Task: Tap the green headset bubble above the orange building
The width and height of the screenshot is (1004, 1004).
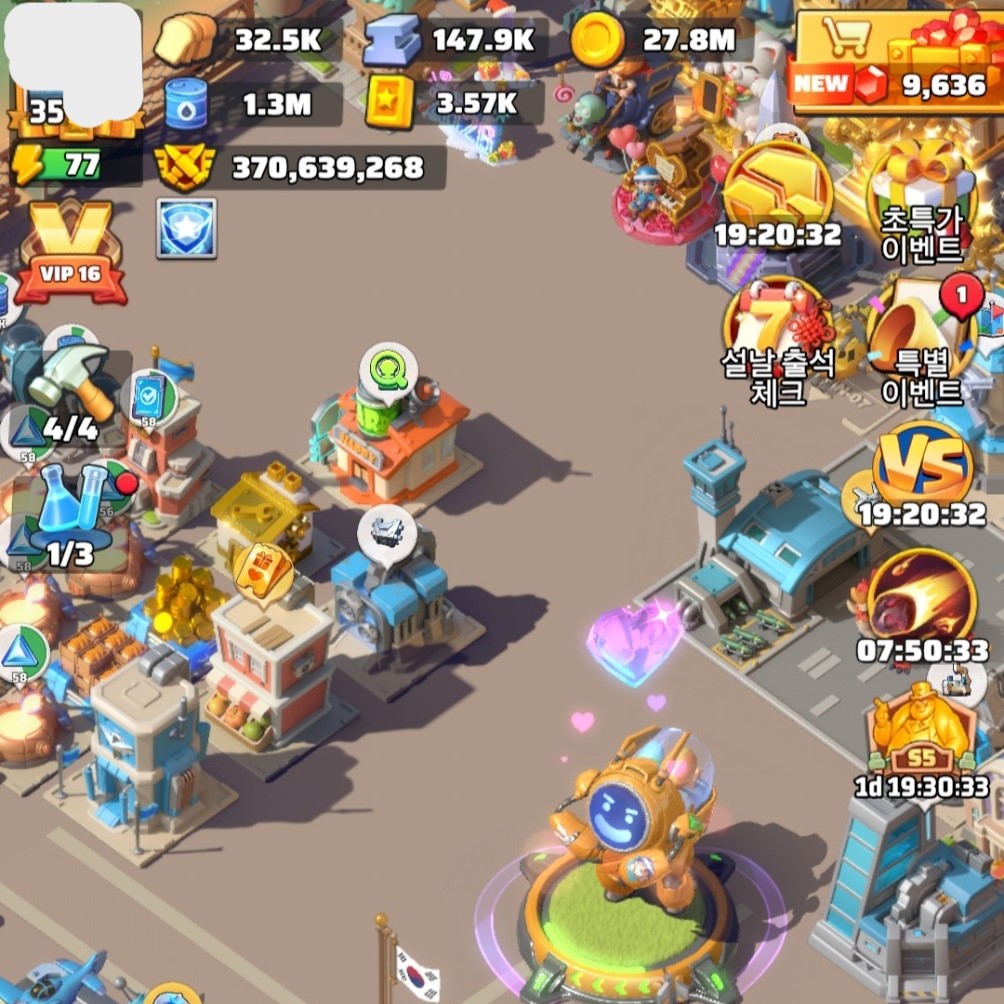Action: pyautogui.click(x=387, y=372)
